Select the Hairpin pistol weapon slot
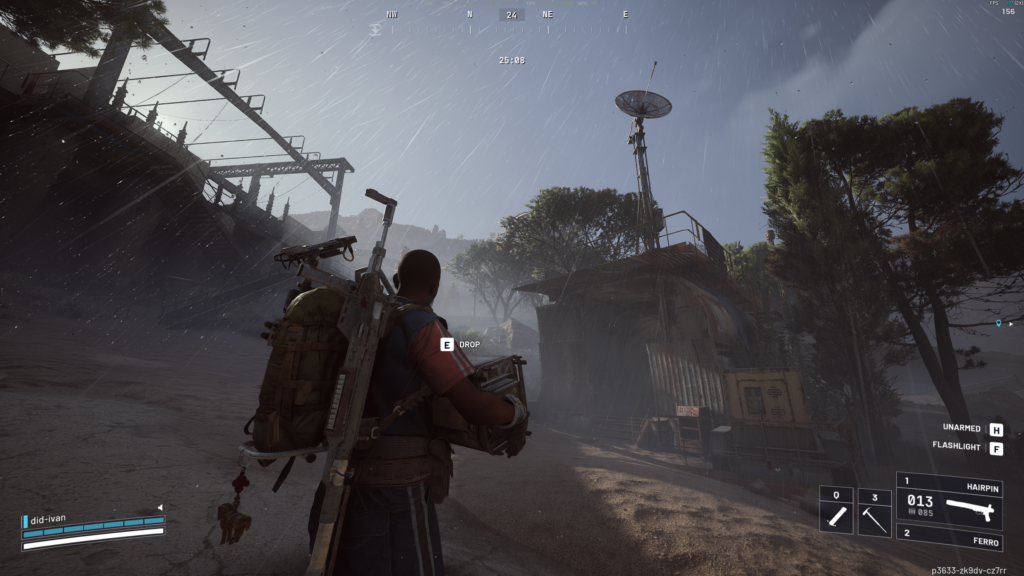Screen dimensions: 1024x576 pyautogui.click(x=949, y=498)
